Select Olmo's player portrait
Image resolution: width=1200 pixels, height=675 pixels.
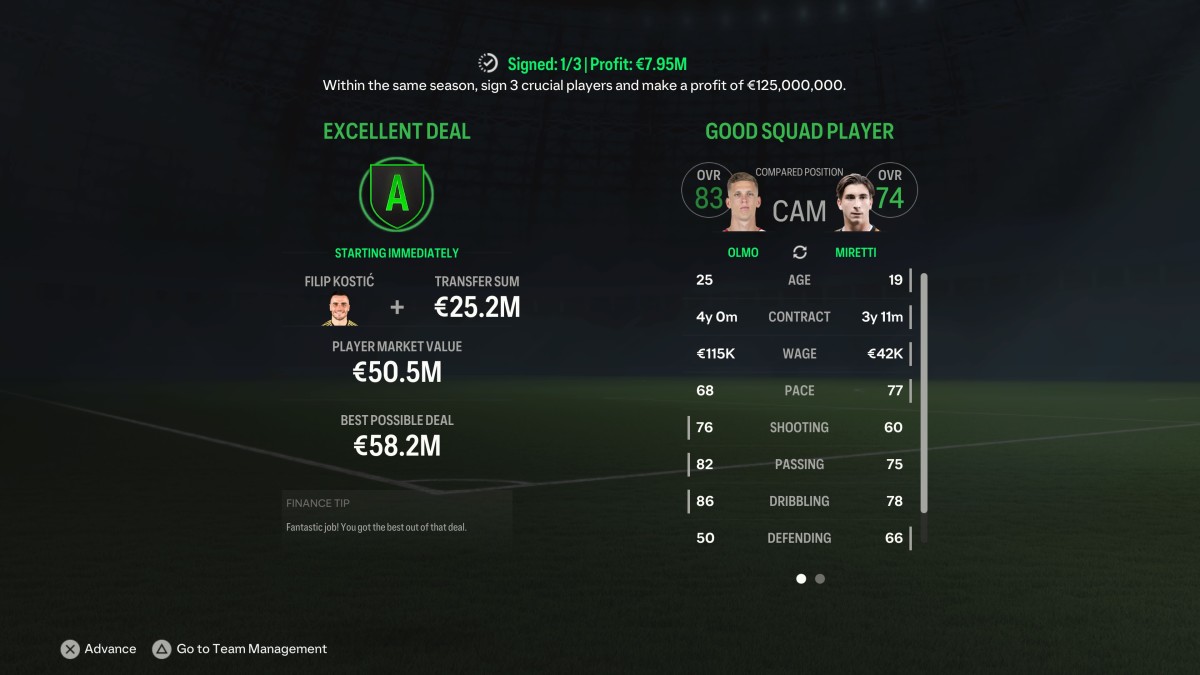pos(743,203)
